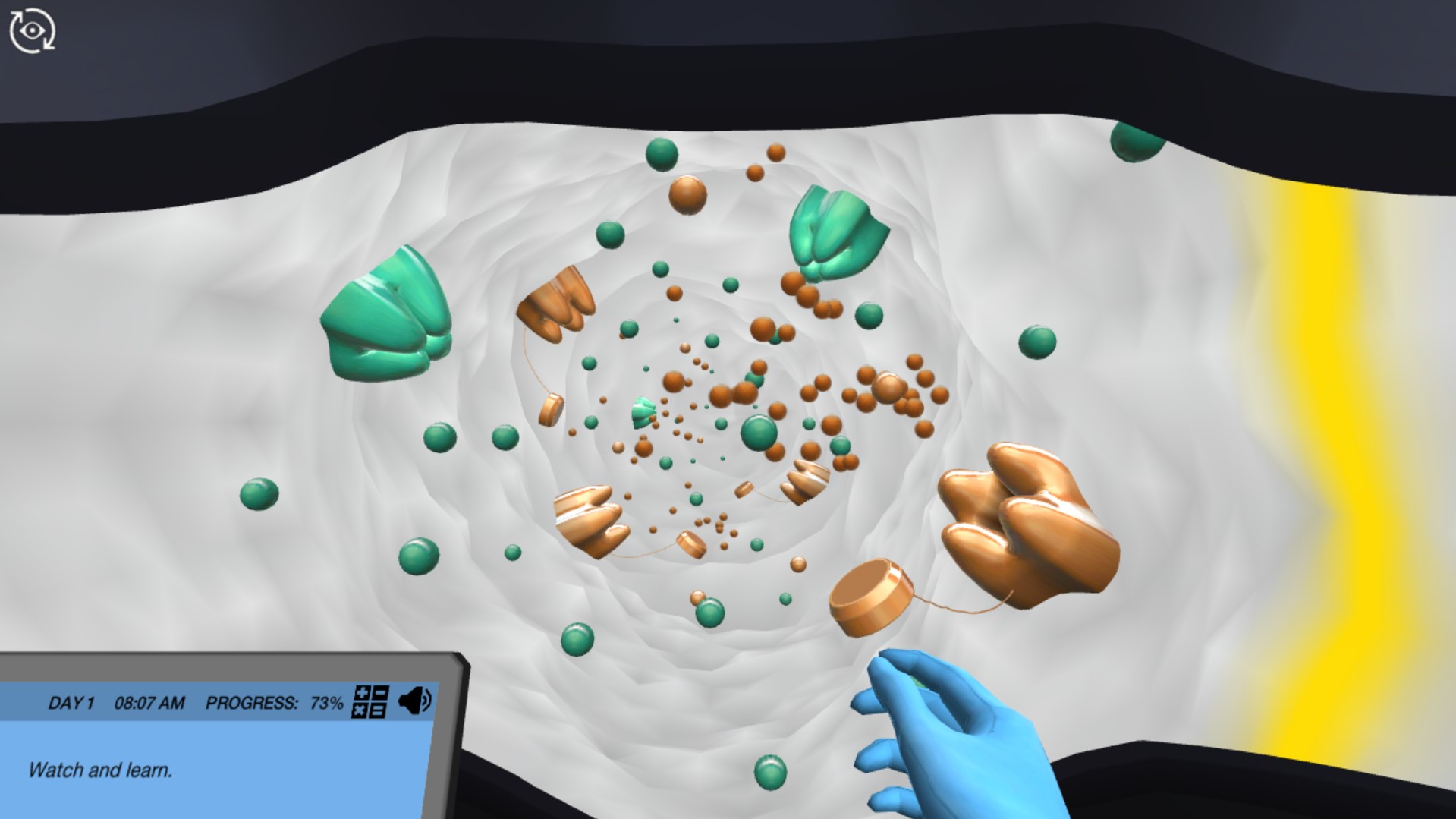Click the reset view eye icon

pos(32,29)
